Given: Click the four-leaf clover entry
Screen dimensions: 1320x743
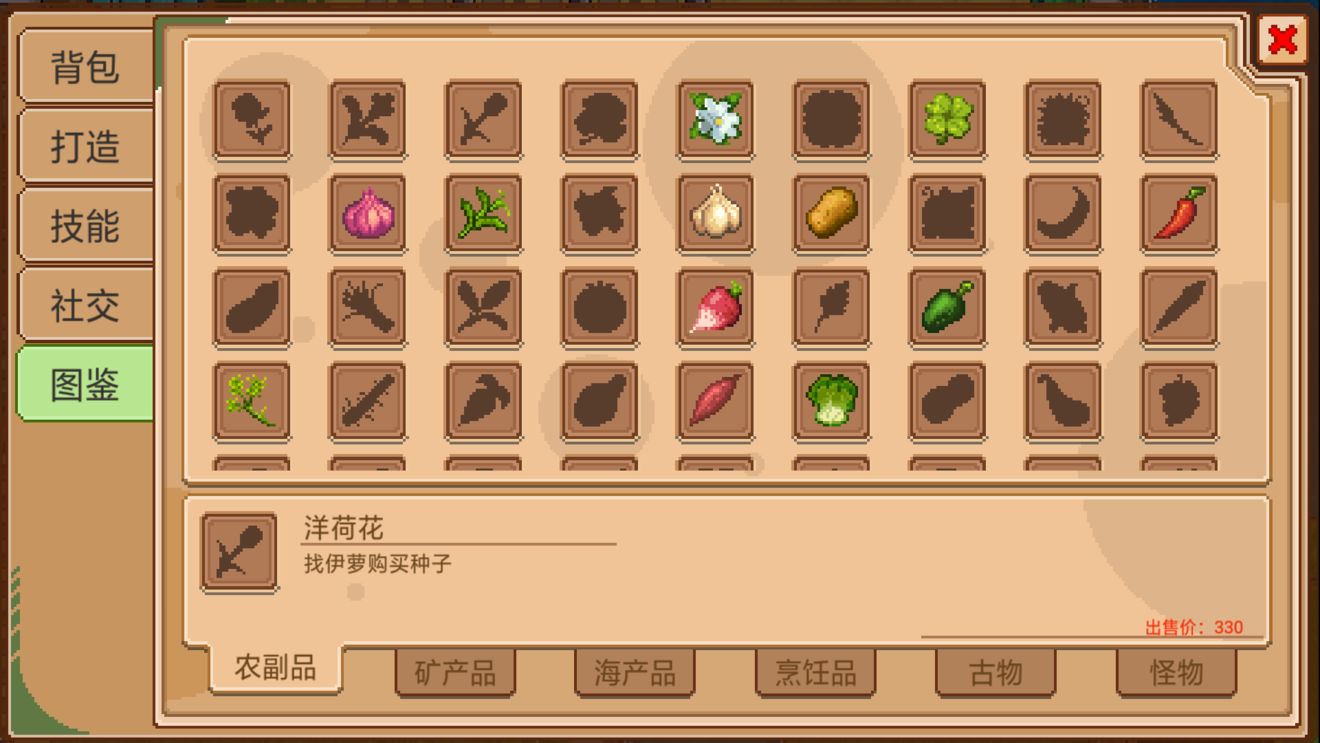Looking at the screenshot, I should point(945,118).
